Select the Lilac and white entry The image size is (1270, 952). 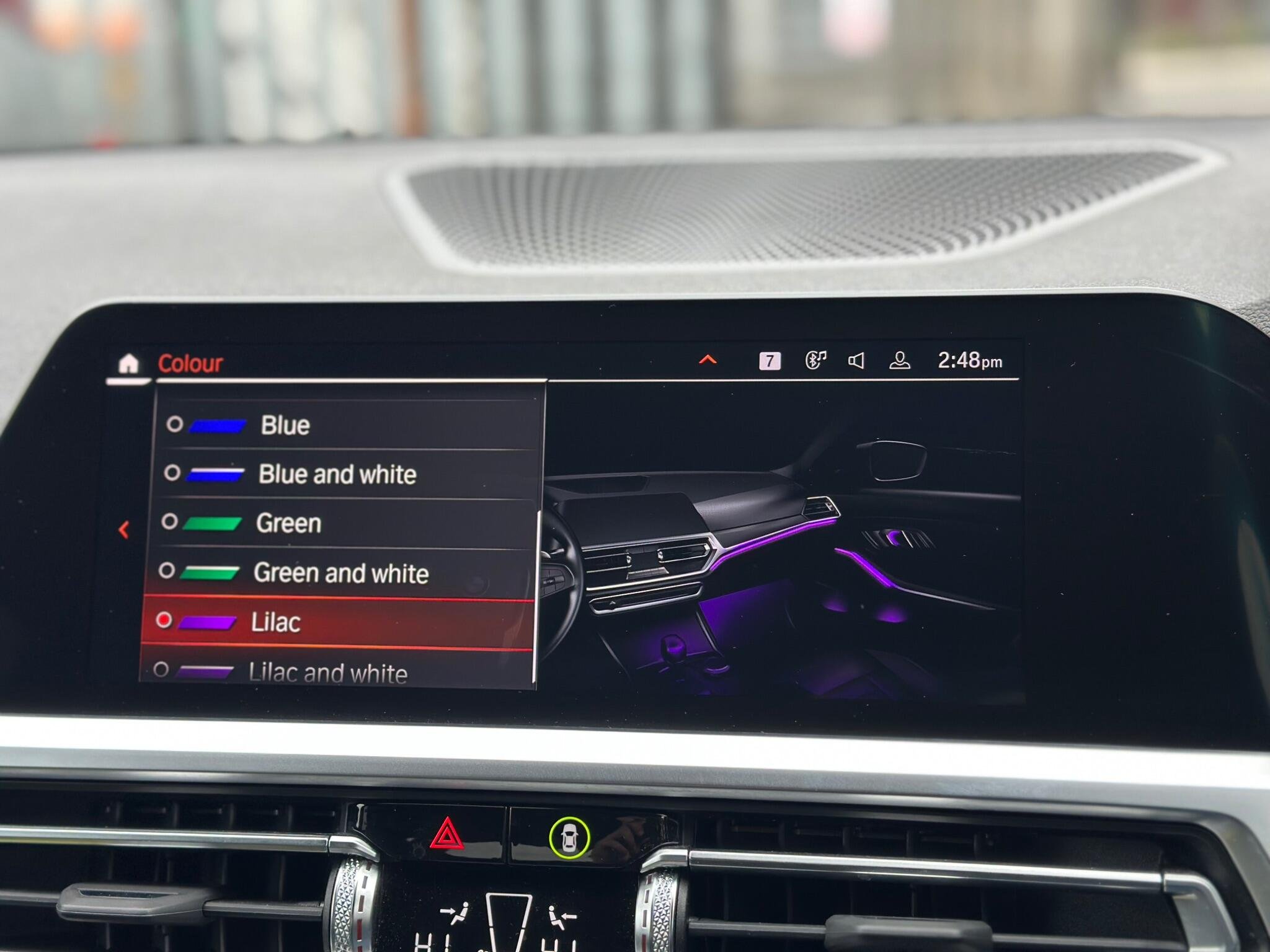(x=327, y=672)
